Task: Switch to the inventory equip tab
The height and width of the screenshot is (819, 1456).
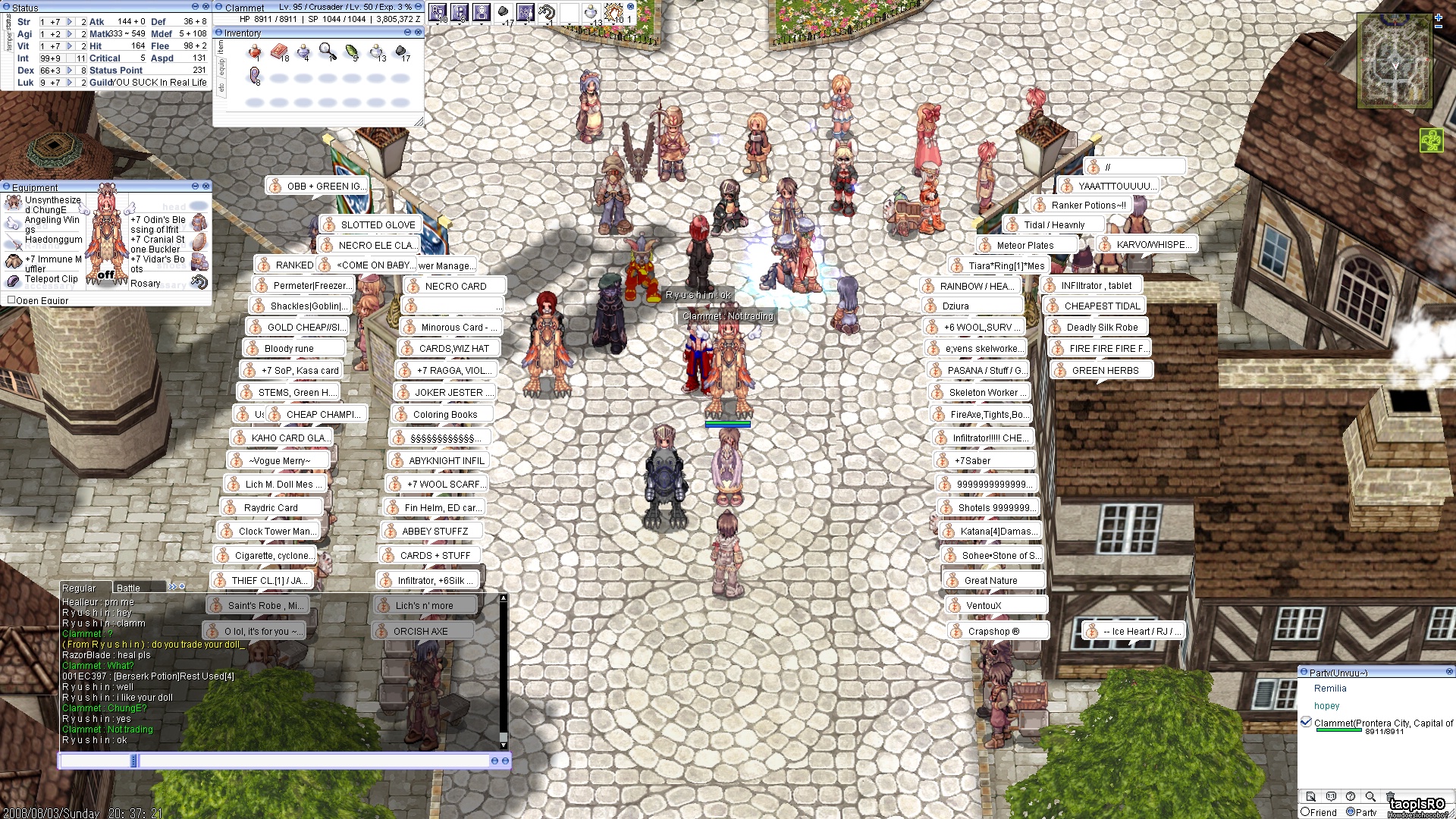Action: tap(221, 67)
